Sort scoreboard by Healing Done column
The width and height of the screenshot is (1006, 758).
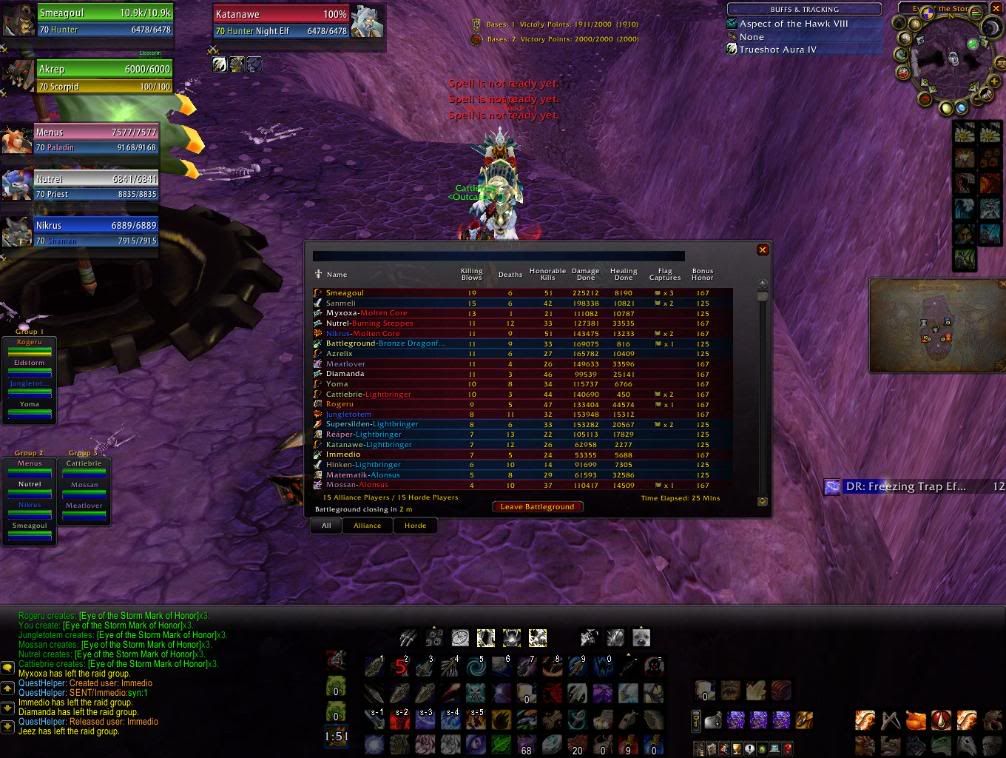pos(624,274)
